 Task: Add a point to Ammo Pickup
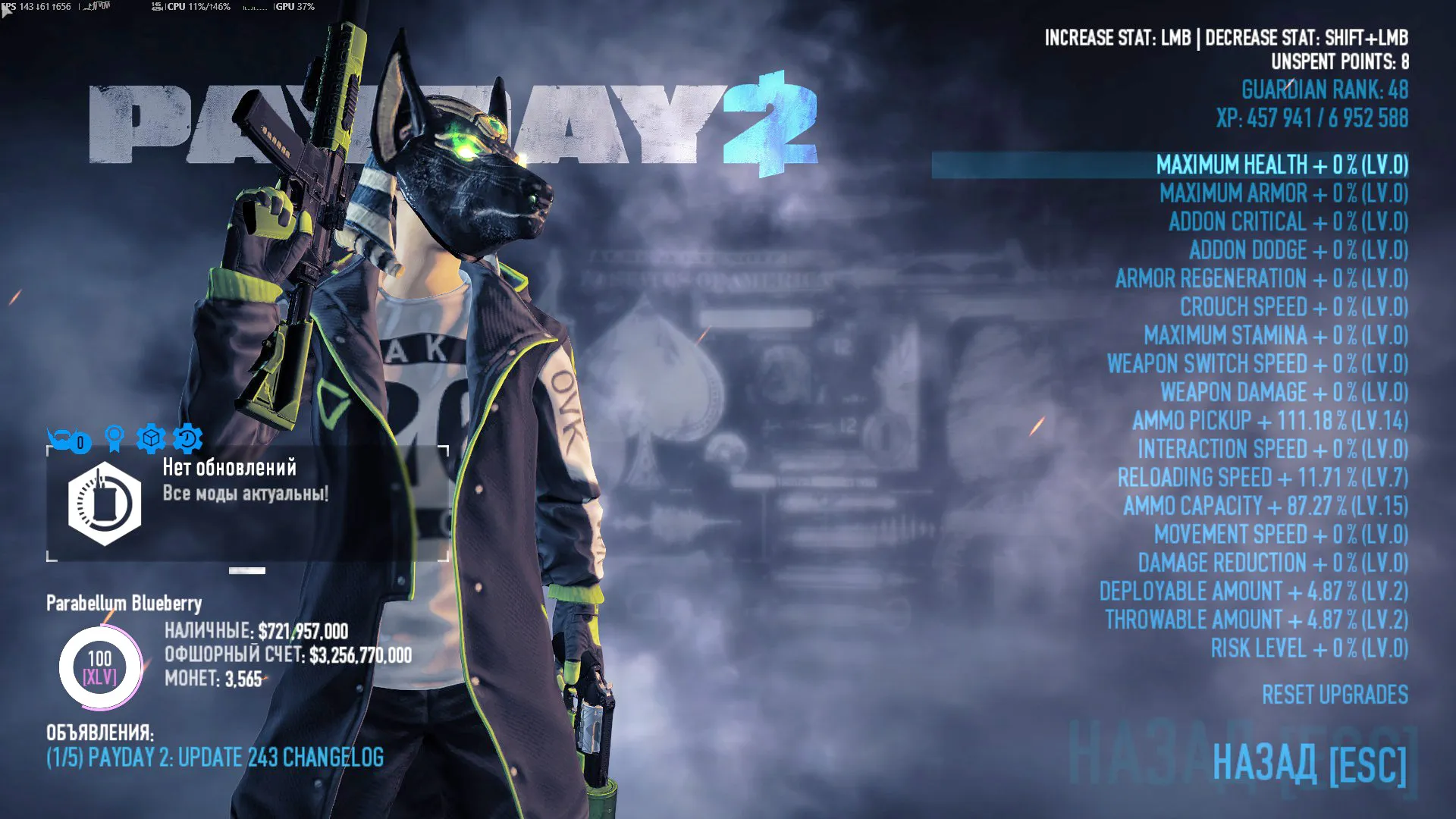pos(1269,421)
